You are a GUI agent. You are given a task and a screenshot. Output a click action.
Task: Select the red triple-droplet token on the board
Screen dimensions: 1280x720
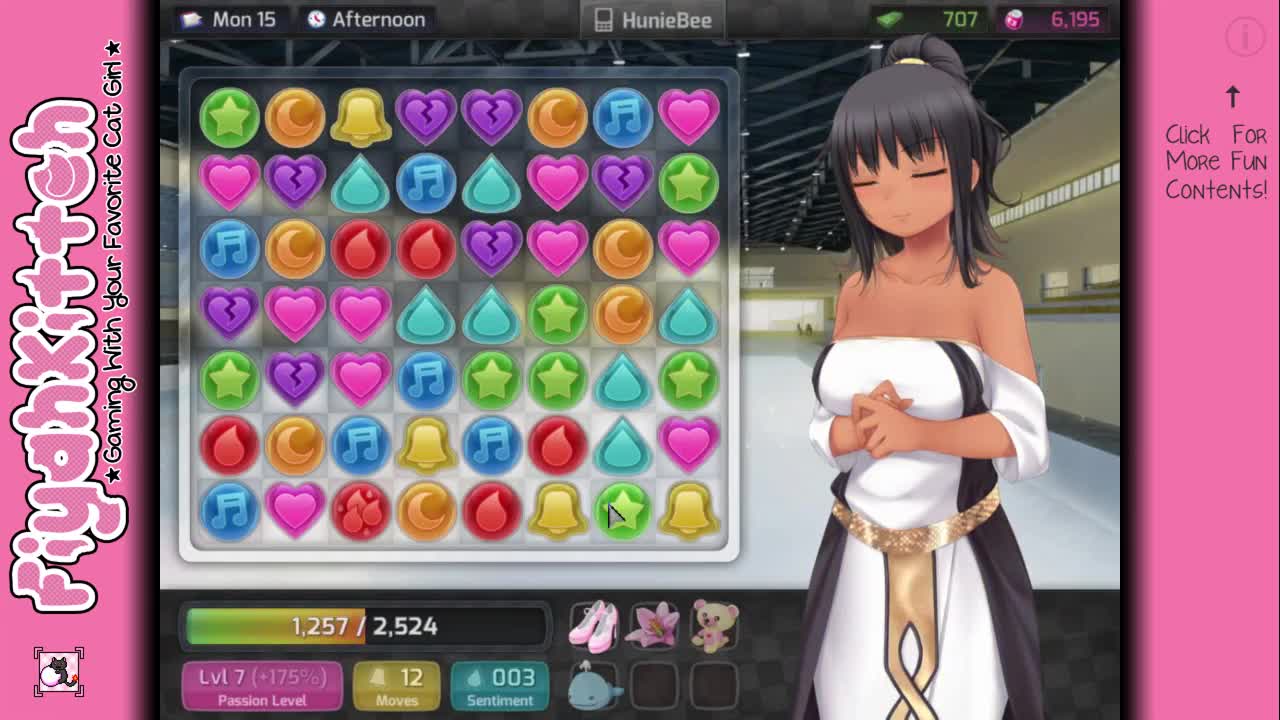click(360, 510)
